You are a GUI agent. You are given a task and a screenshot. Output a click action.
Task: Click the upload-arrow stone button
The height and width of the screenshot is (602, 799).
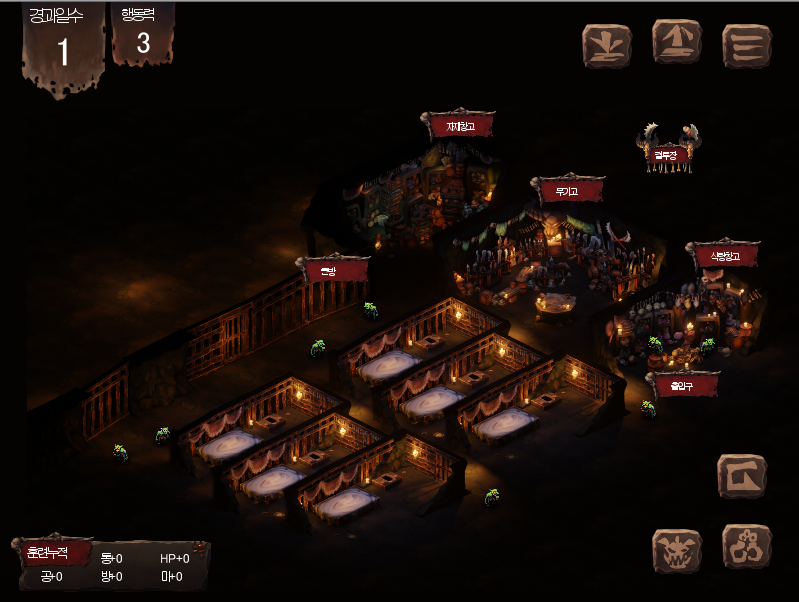(x=677, y=42)
